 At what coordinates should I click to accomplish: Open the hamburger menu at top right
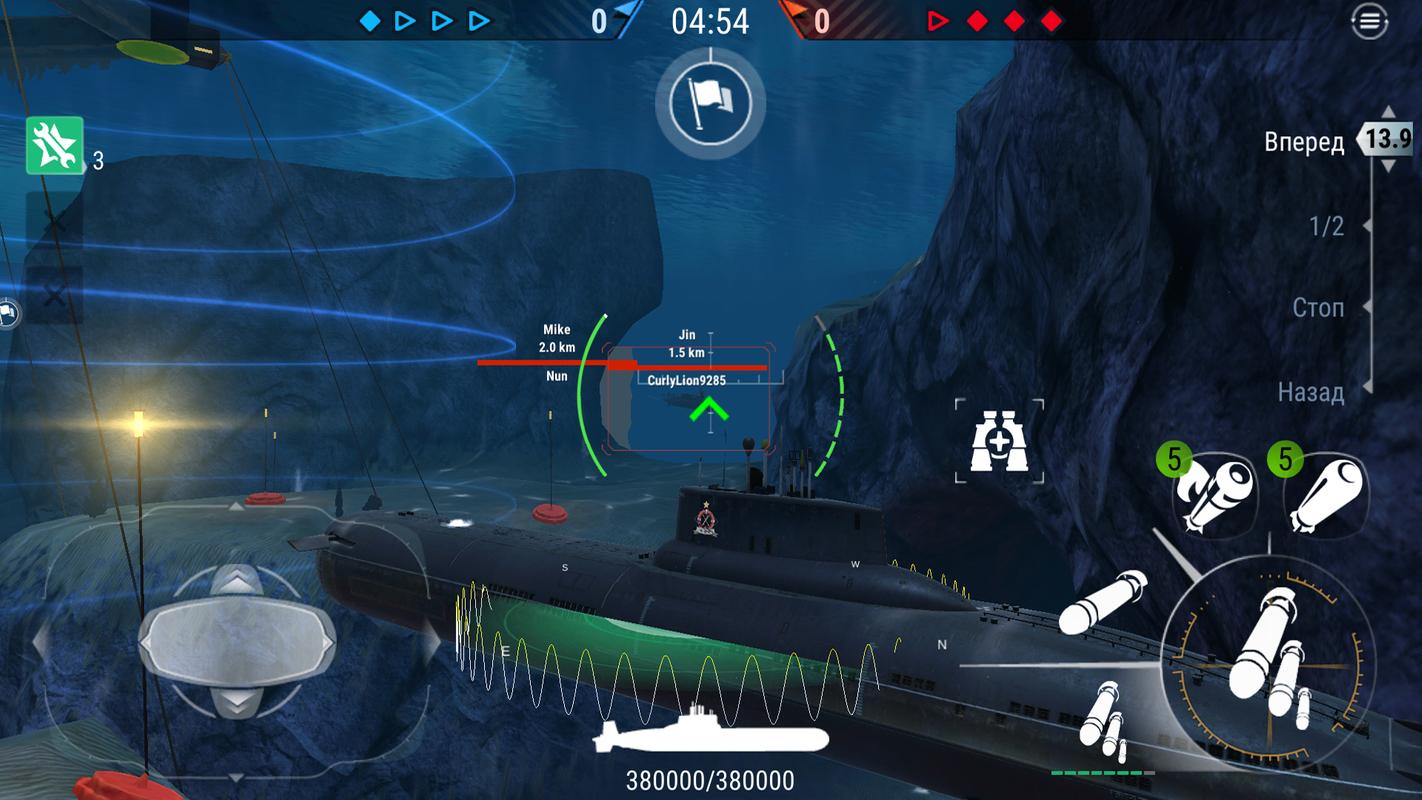click(x=1369, y=20)
